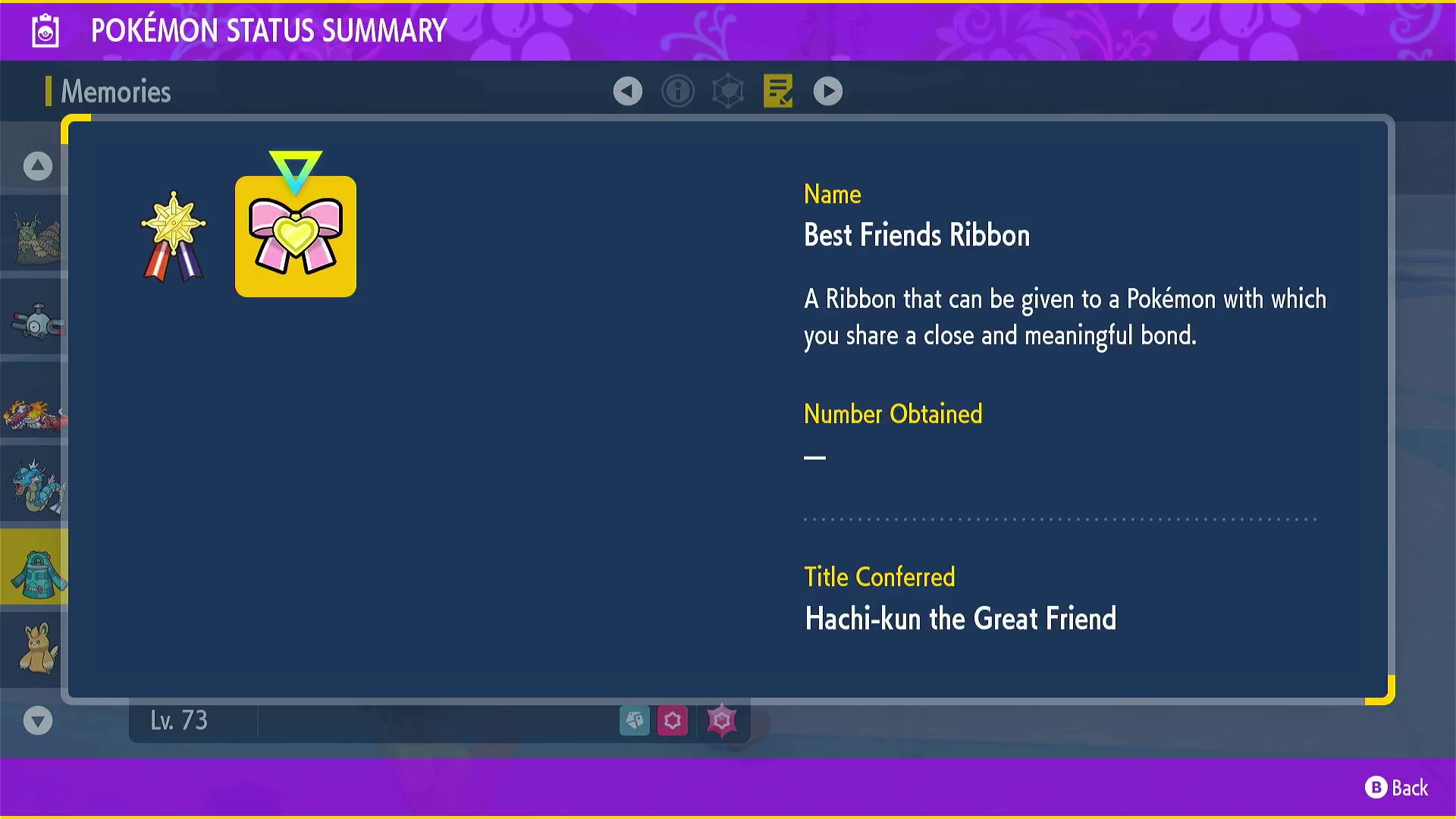Screen dimensions: 1456x819
Task: Click the right page-navigation arrow
Action: (x=827, y=90)
